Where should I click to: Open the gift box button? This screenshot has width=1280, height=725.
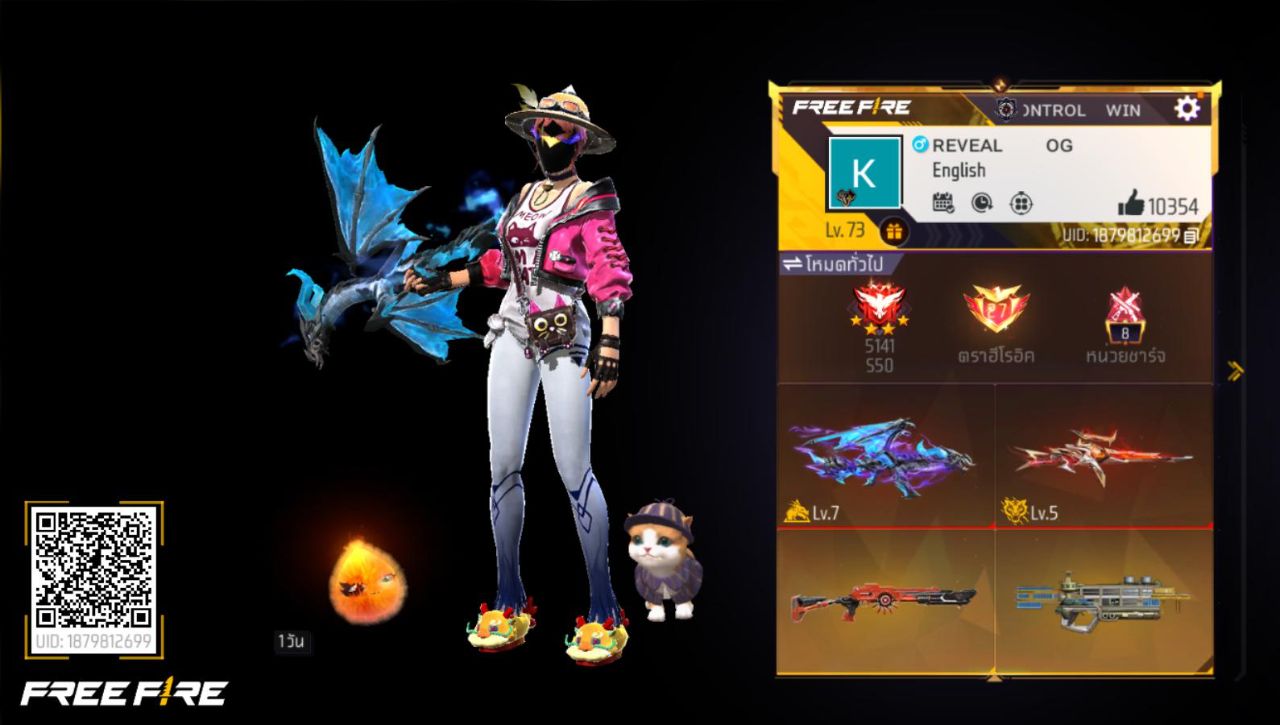[893, 232]
